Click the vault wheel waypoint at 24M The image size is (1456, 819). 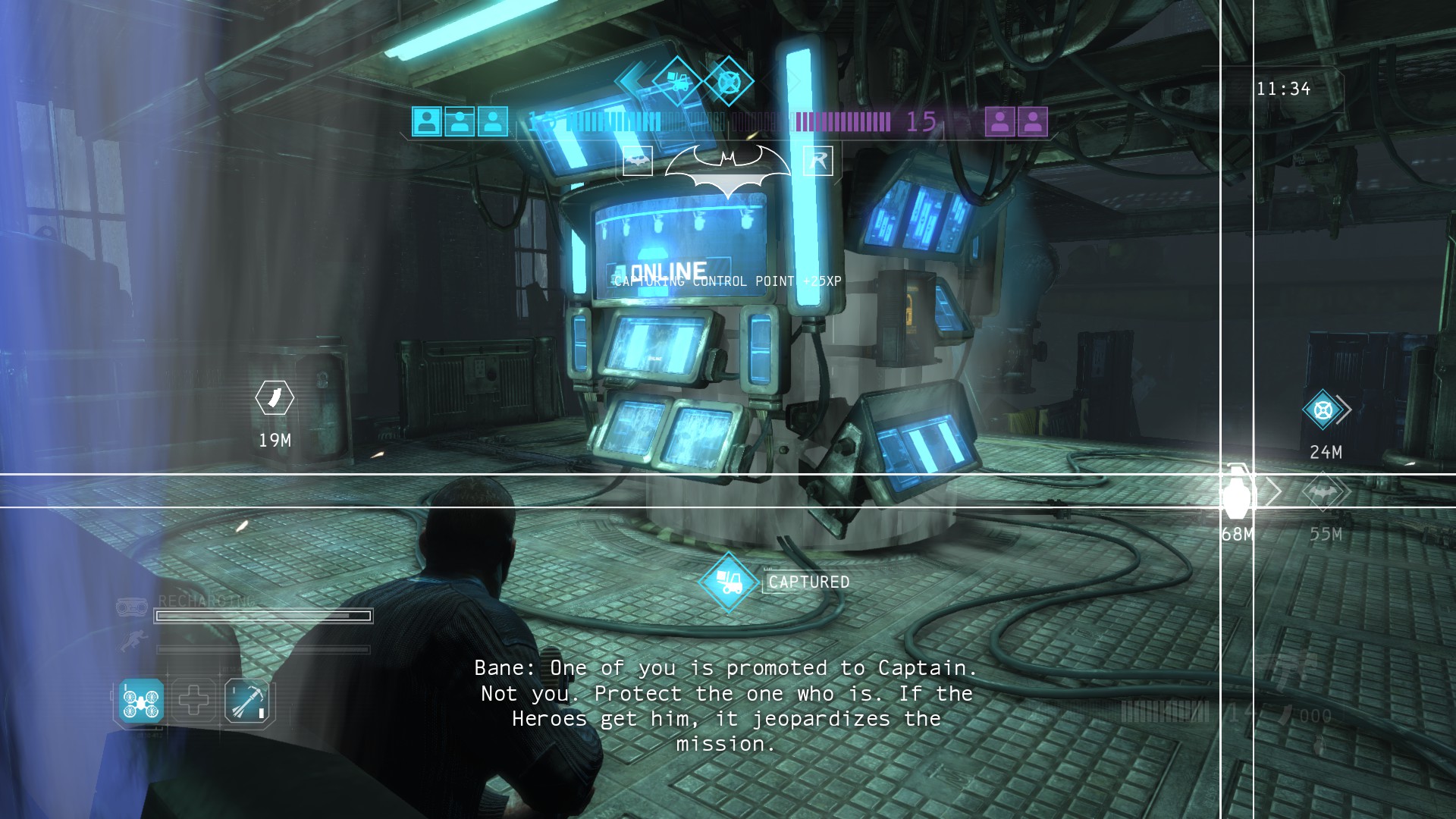(1323, 410)
